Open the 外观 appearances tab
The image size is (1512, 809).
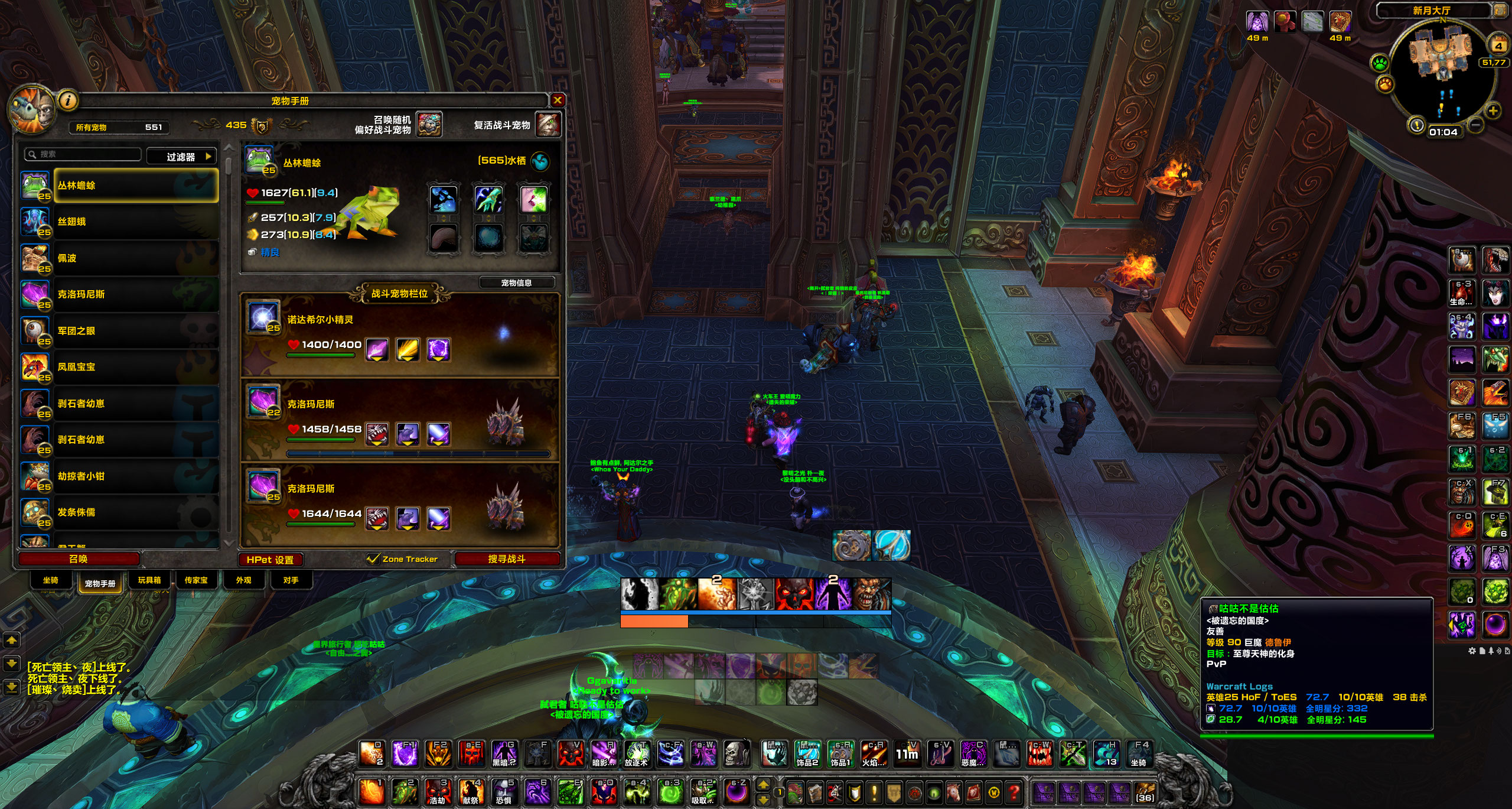click(x=243, y=580)
